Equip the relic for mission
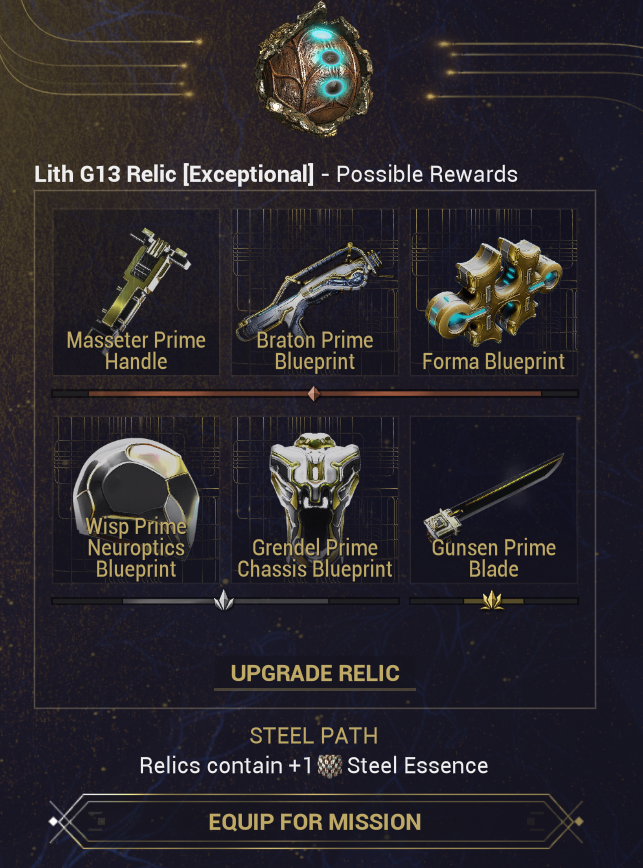643x868 pixels. point(315,822)
